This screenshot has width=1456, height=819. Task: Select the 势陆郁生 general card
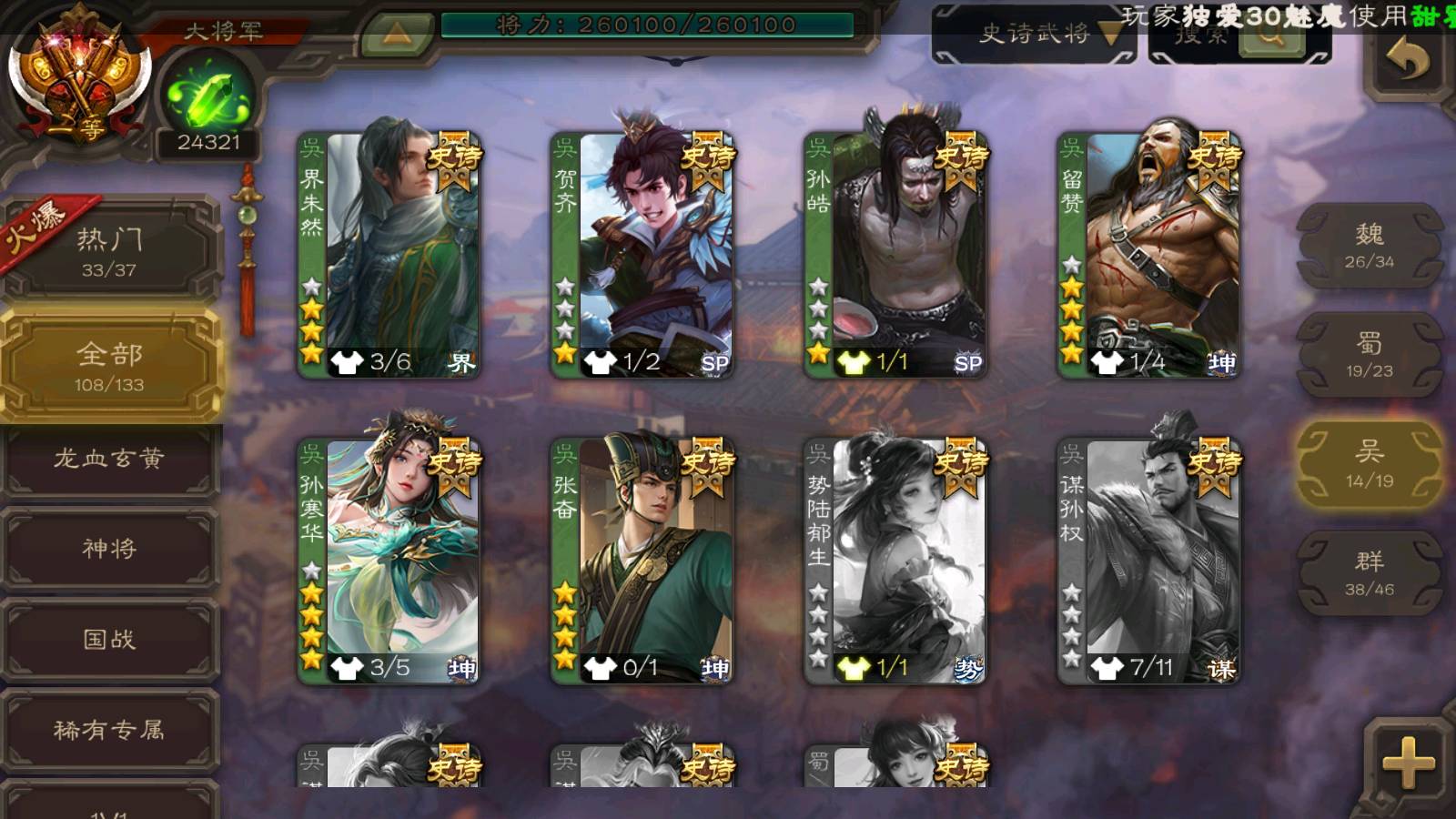point(895,561)
